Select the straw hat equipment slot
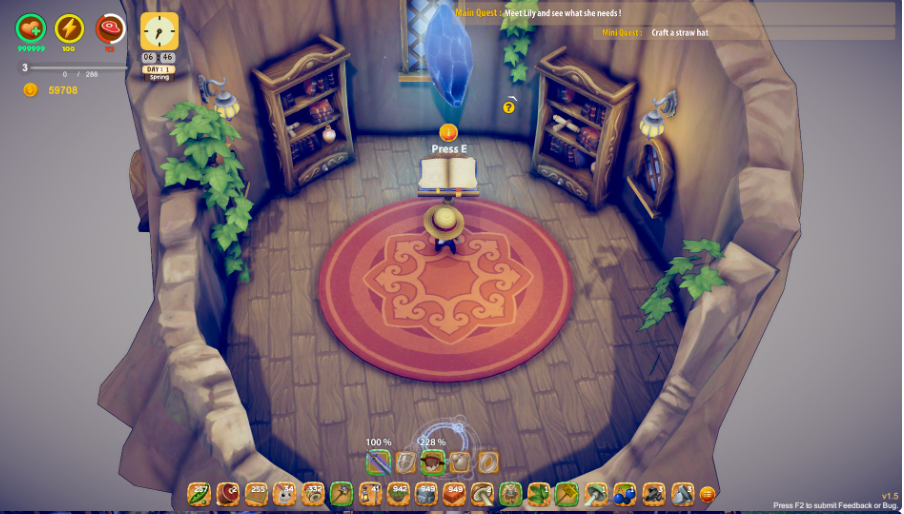The height and width of the screenshot is (514, 904). (x=432, y=462)
